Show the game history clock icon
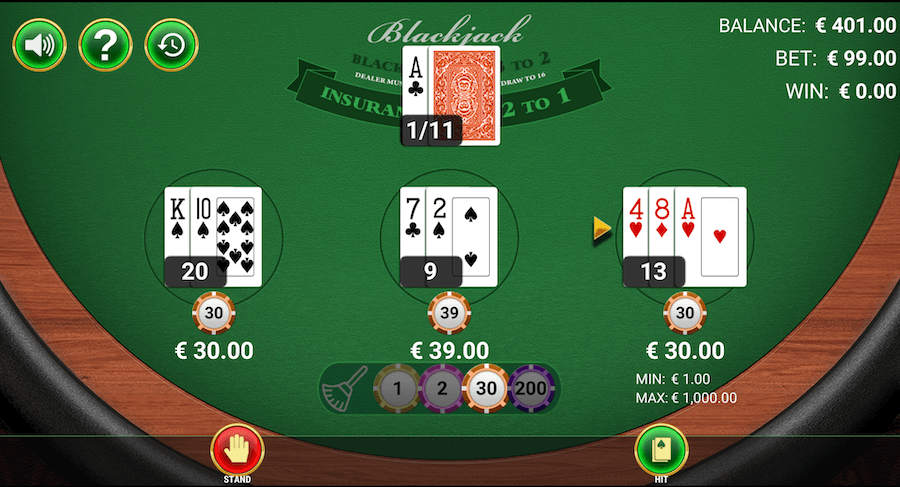The width and height of the screenshot is (900, 487). [x=172, y=45]
